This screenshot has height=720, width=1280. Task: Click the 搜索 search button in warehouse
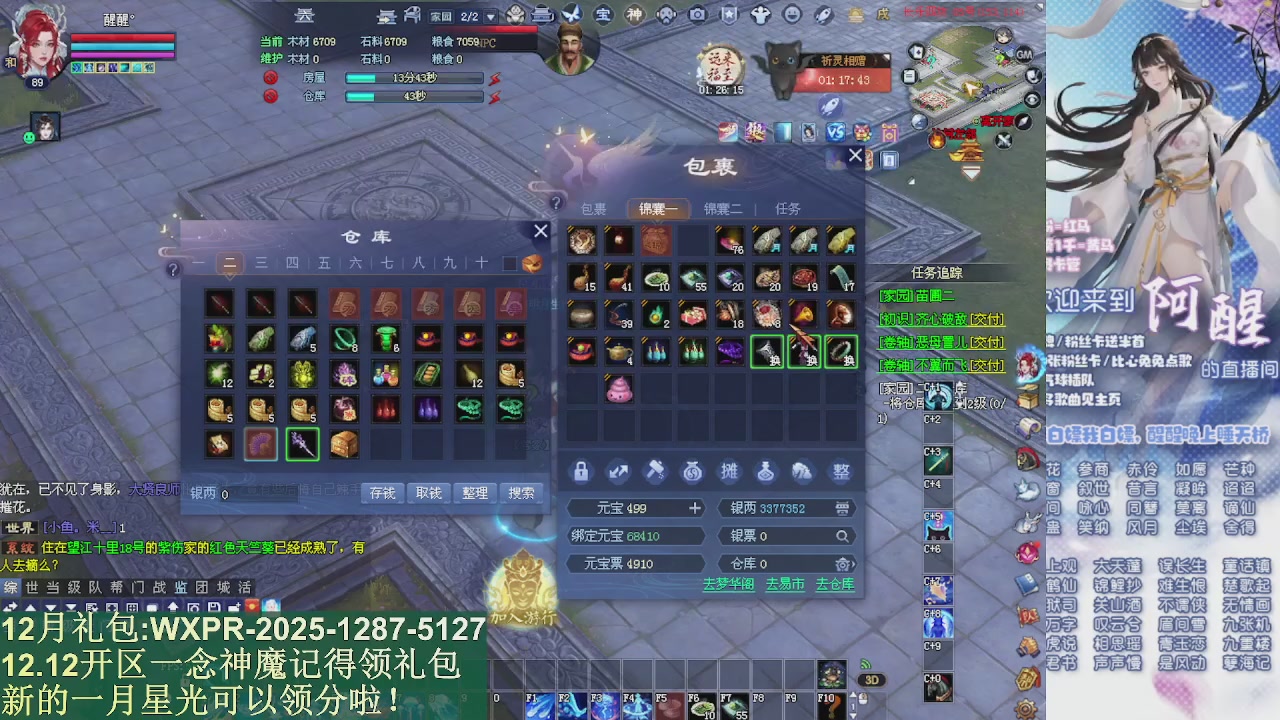(520, 493)
